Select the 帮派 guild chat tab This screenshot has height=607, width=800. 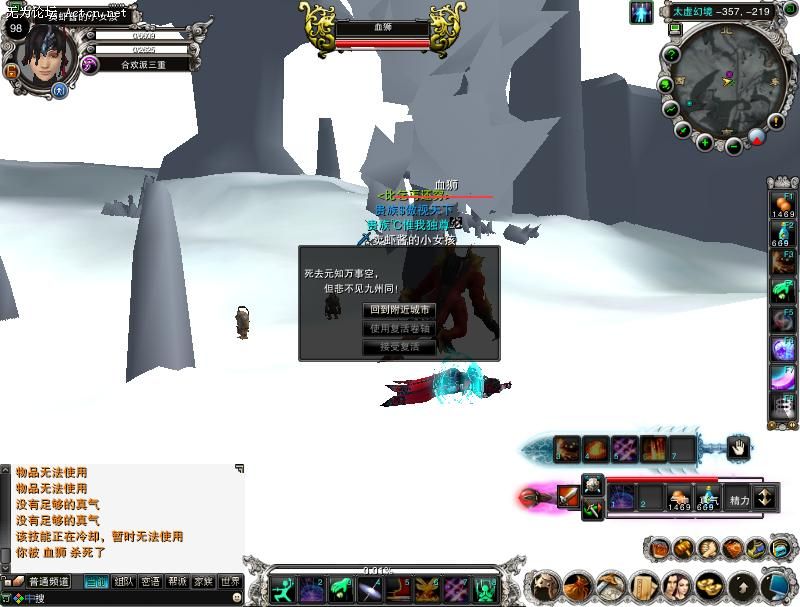point(177,581)
